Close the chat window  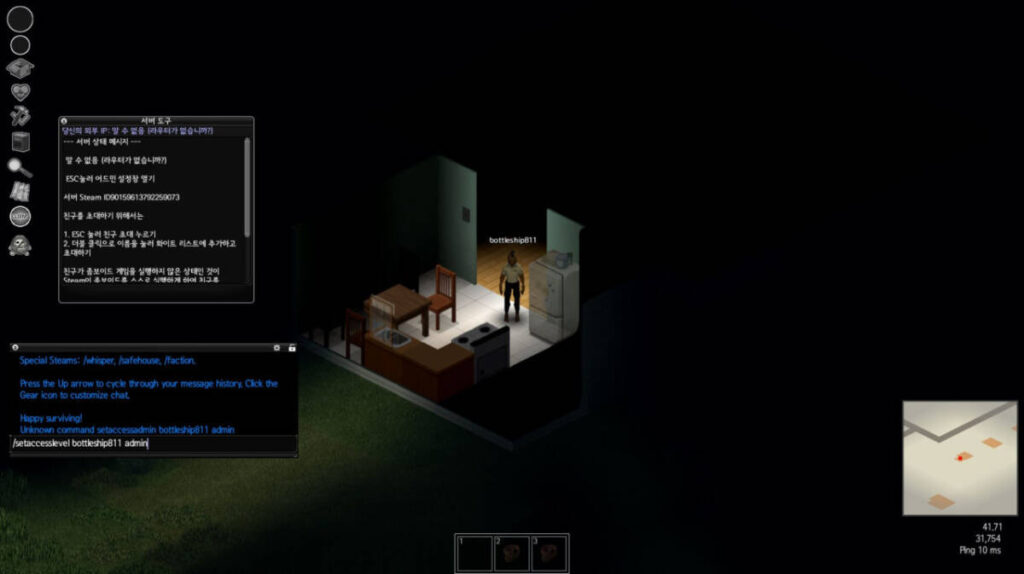[16, 347]
